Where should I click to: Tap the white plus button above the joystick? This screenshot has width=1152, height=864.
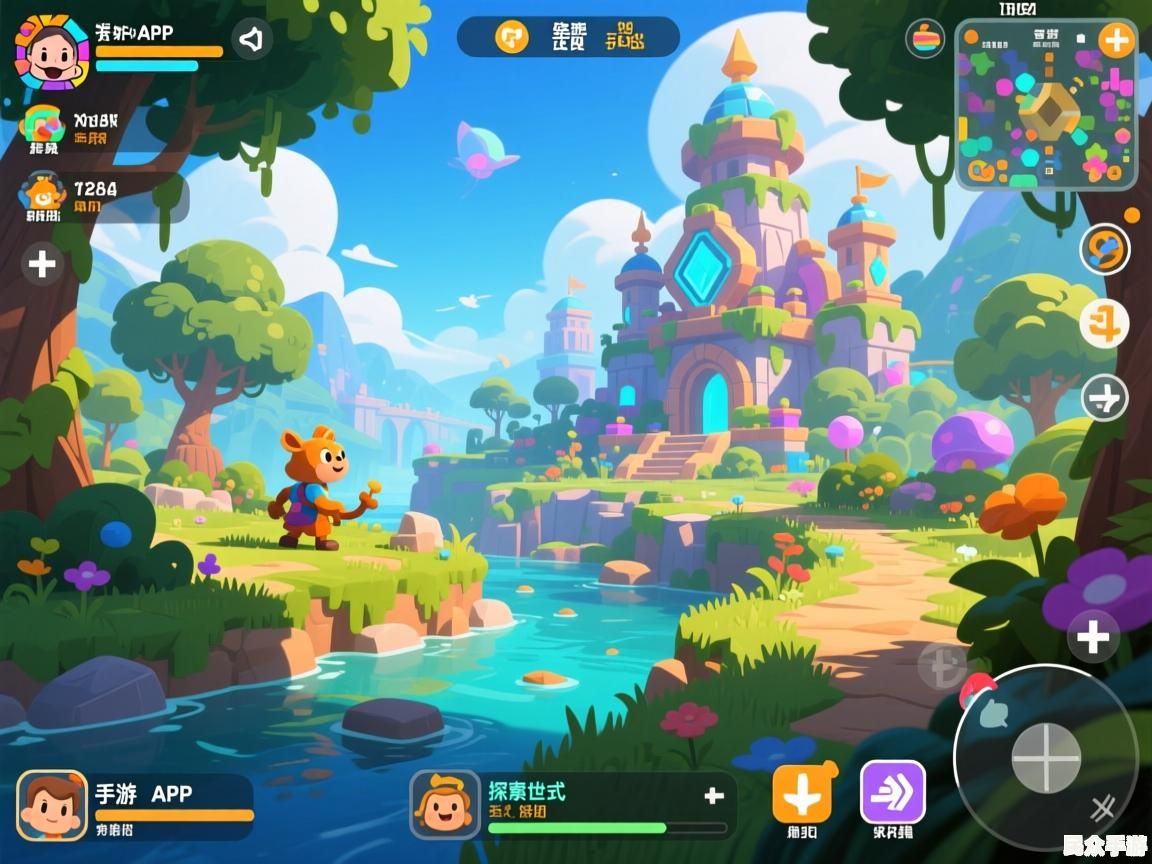[1093, 636]
